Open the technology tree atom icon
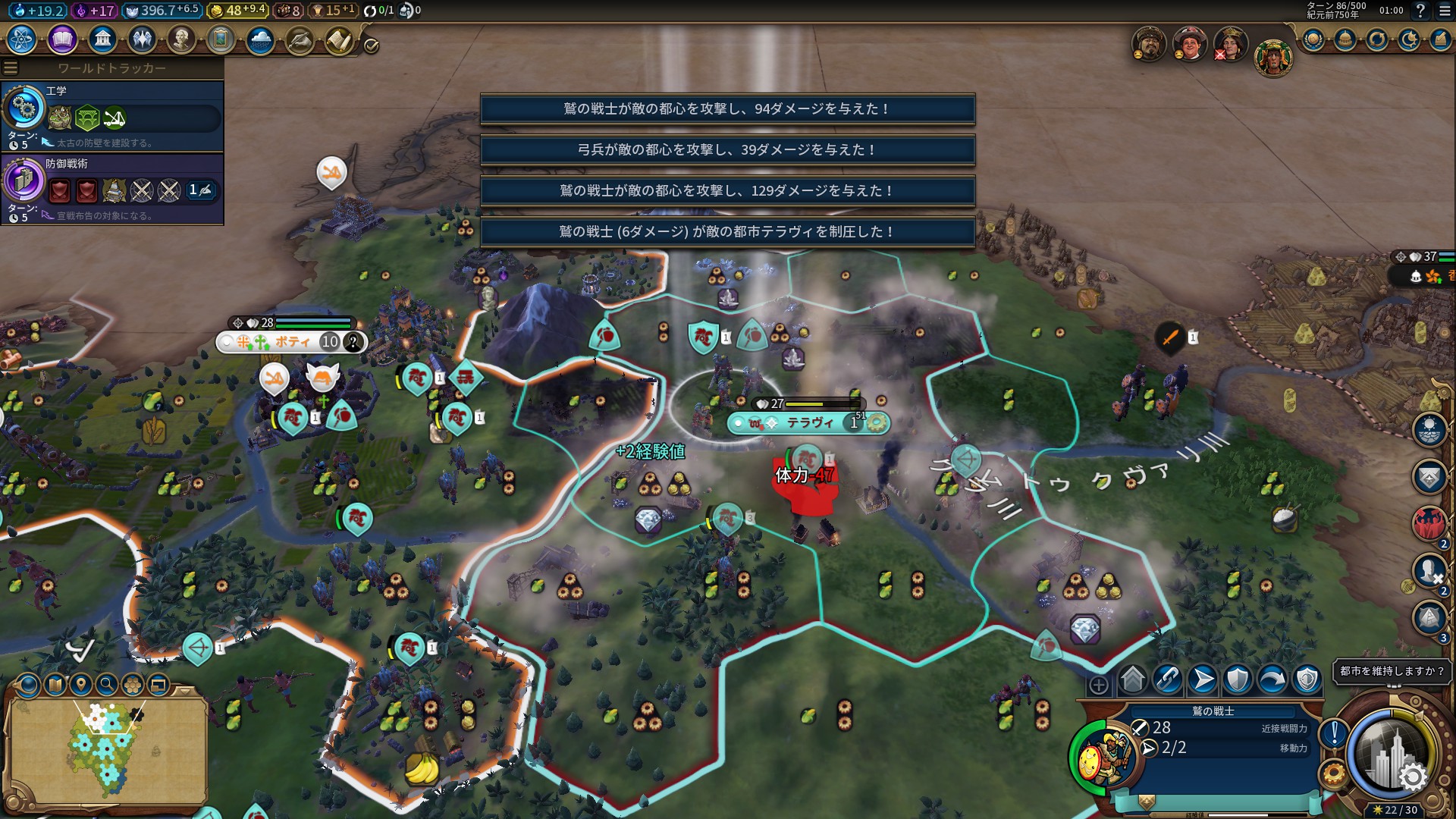The image size is (1456, 819). 21,39
